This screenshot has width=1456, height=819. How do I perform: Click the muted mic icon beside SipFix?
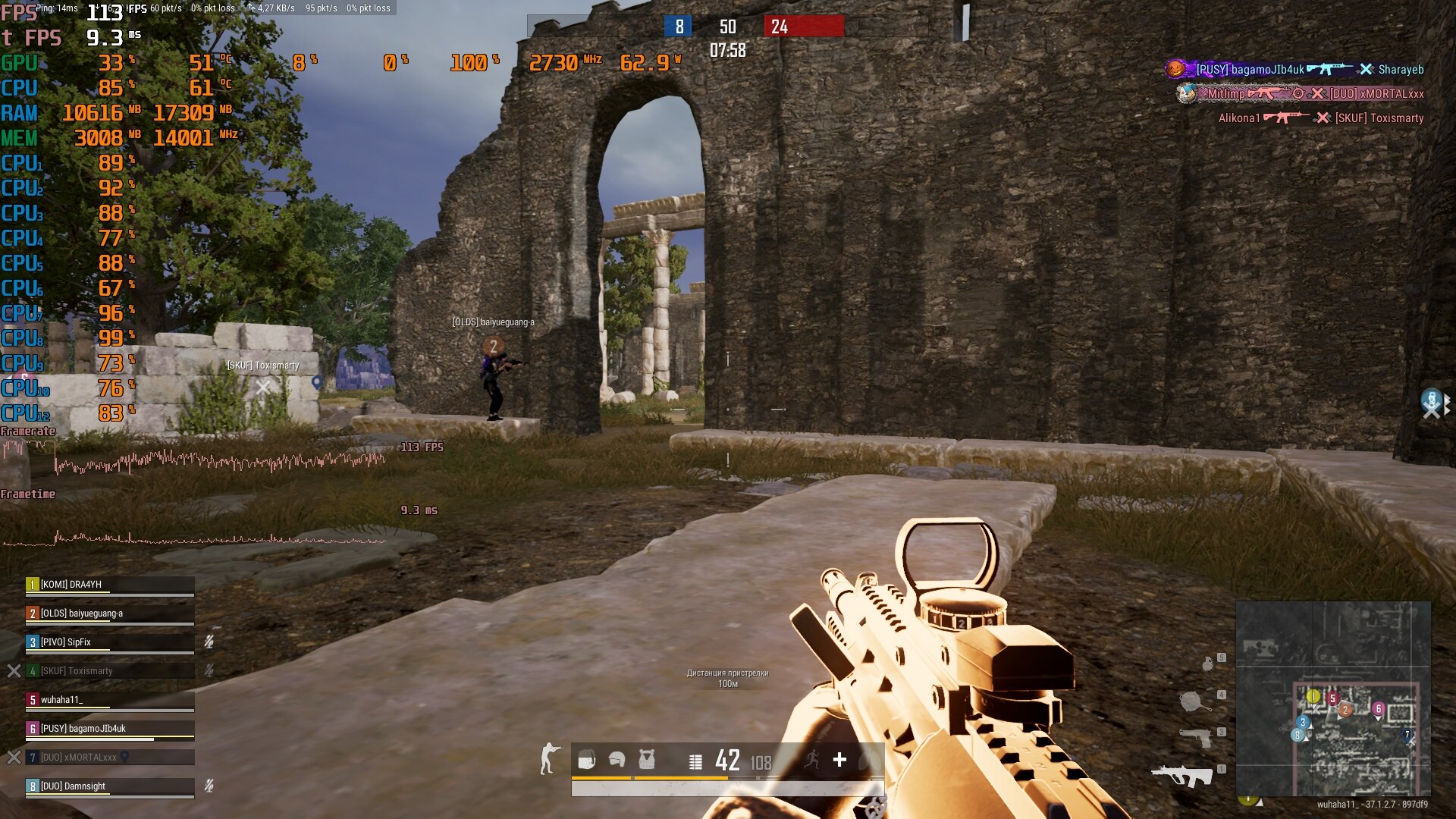[x=209, y=642]
